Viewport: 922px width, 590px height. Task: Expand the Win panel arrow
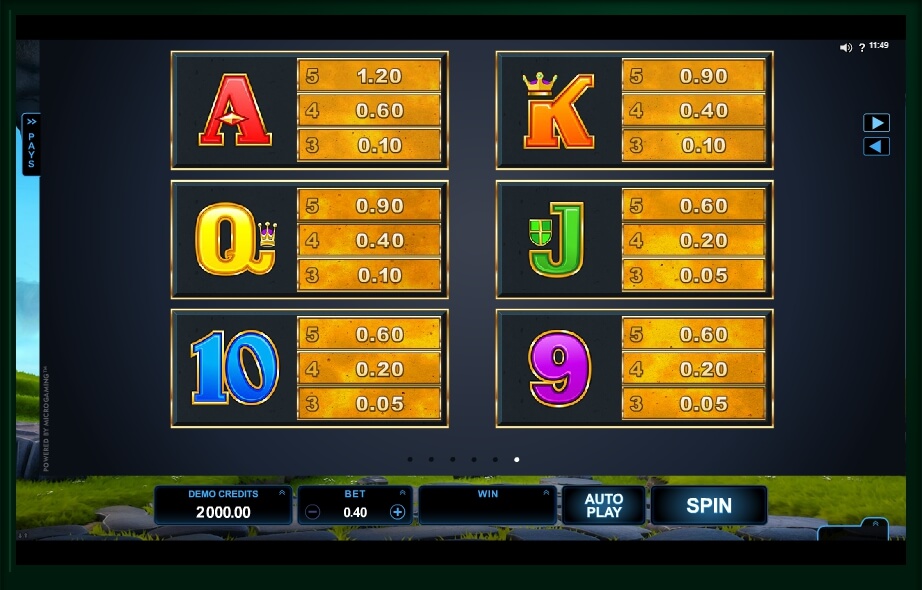(x=546, y=493)
